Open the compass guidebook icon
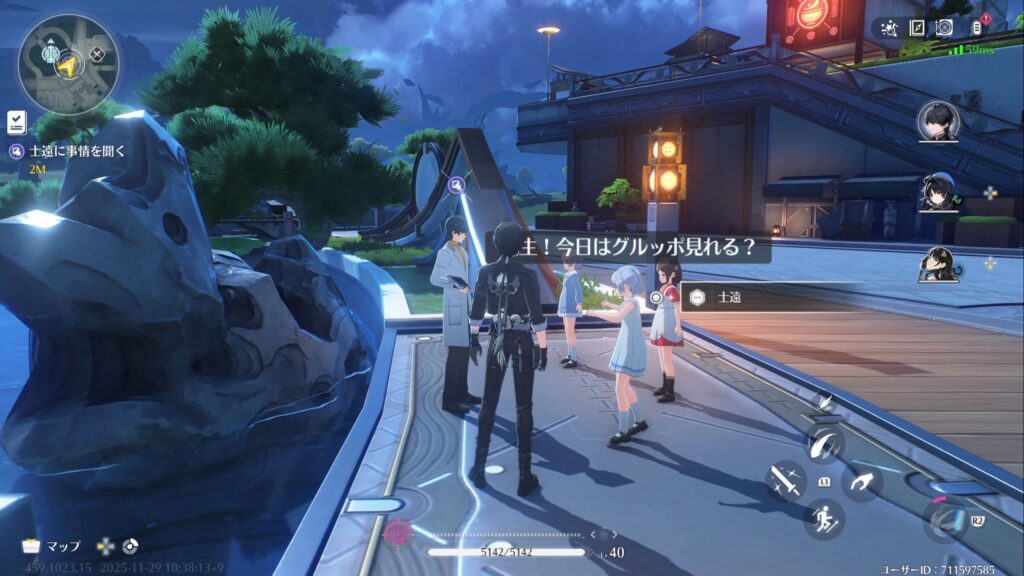The height and width of the screenshot is (576, 1024). click(x=918, y=28)
